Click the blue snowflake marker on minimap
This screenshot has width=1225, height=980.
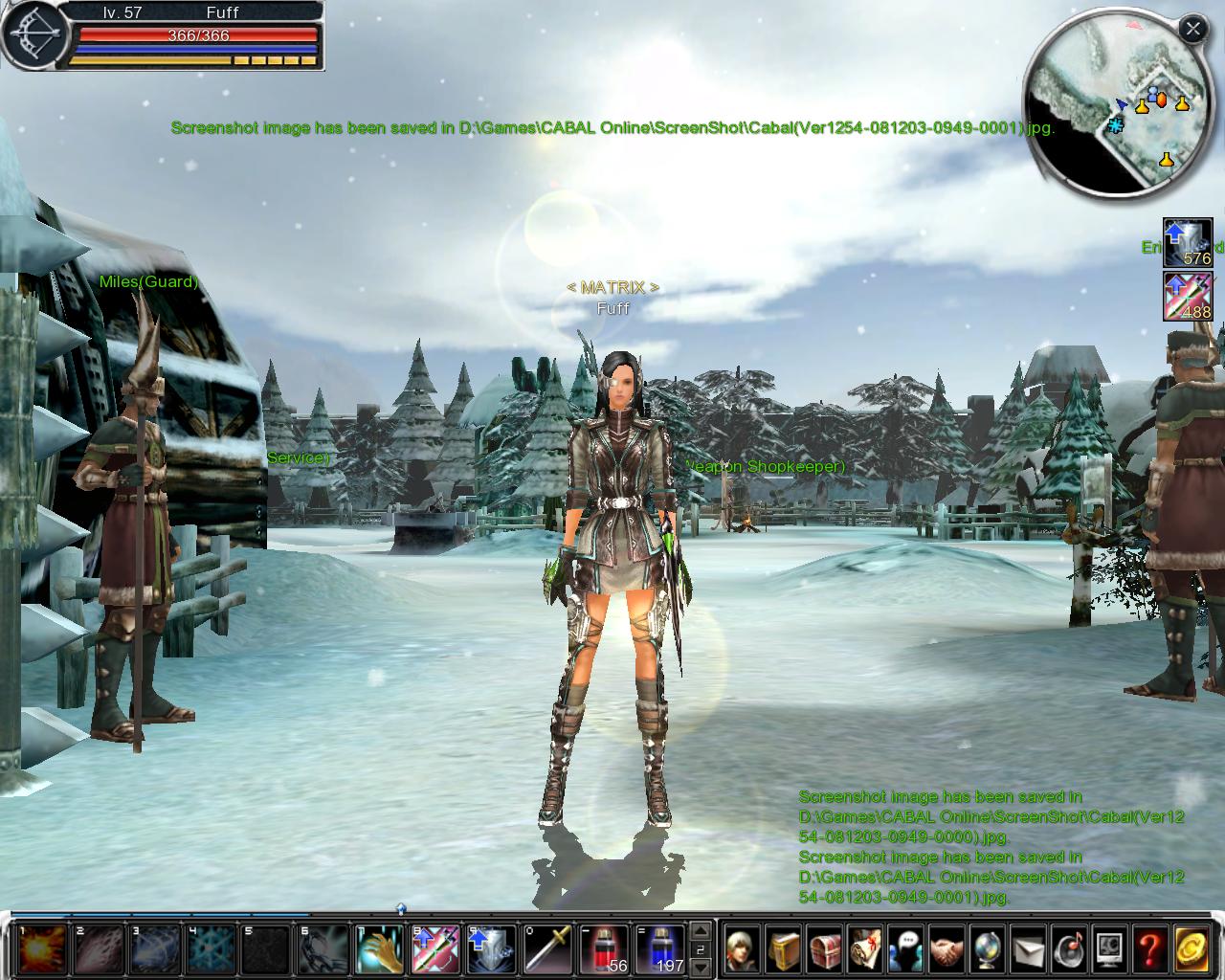[x=1116, y=125]
